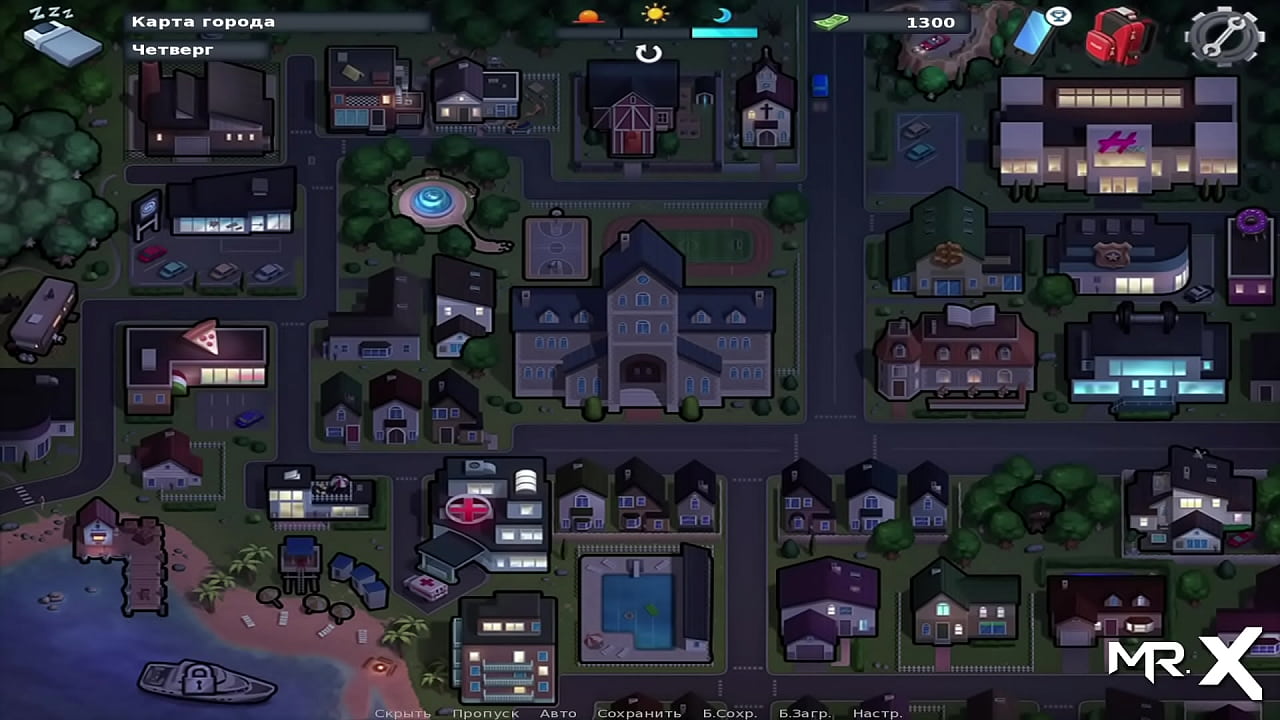
Task: Open Настр. preferences
Action: point(877,713)
